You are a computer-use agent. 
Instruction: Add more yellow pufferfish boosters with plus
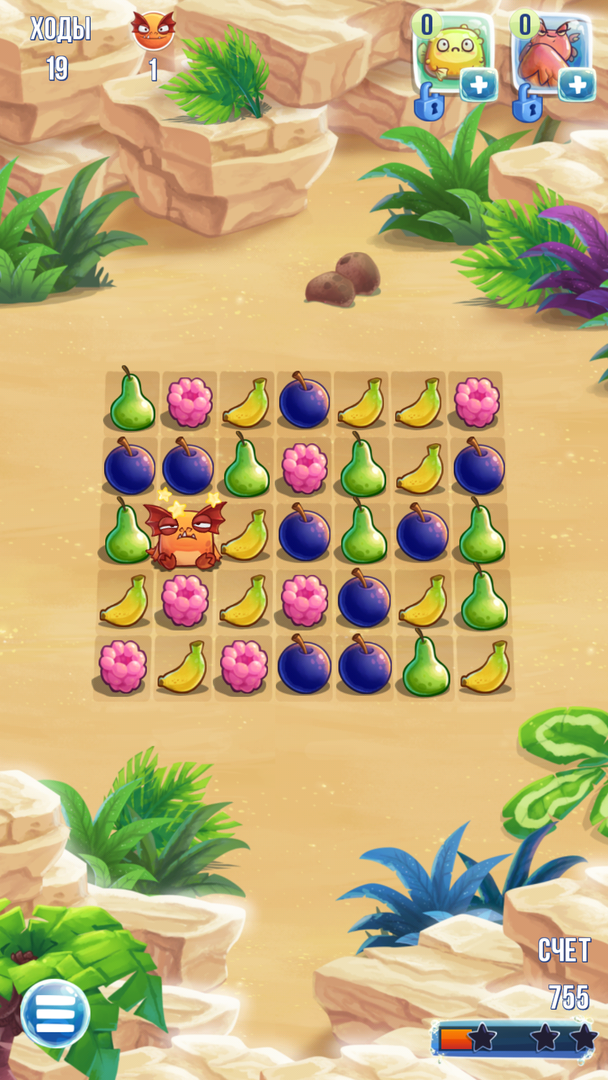pos(479,85)
